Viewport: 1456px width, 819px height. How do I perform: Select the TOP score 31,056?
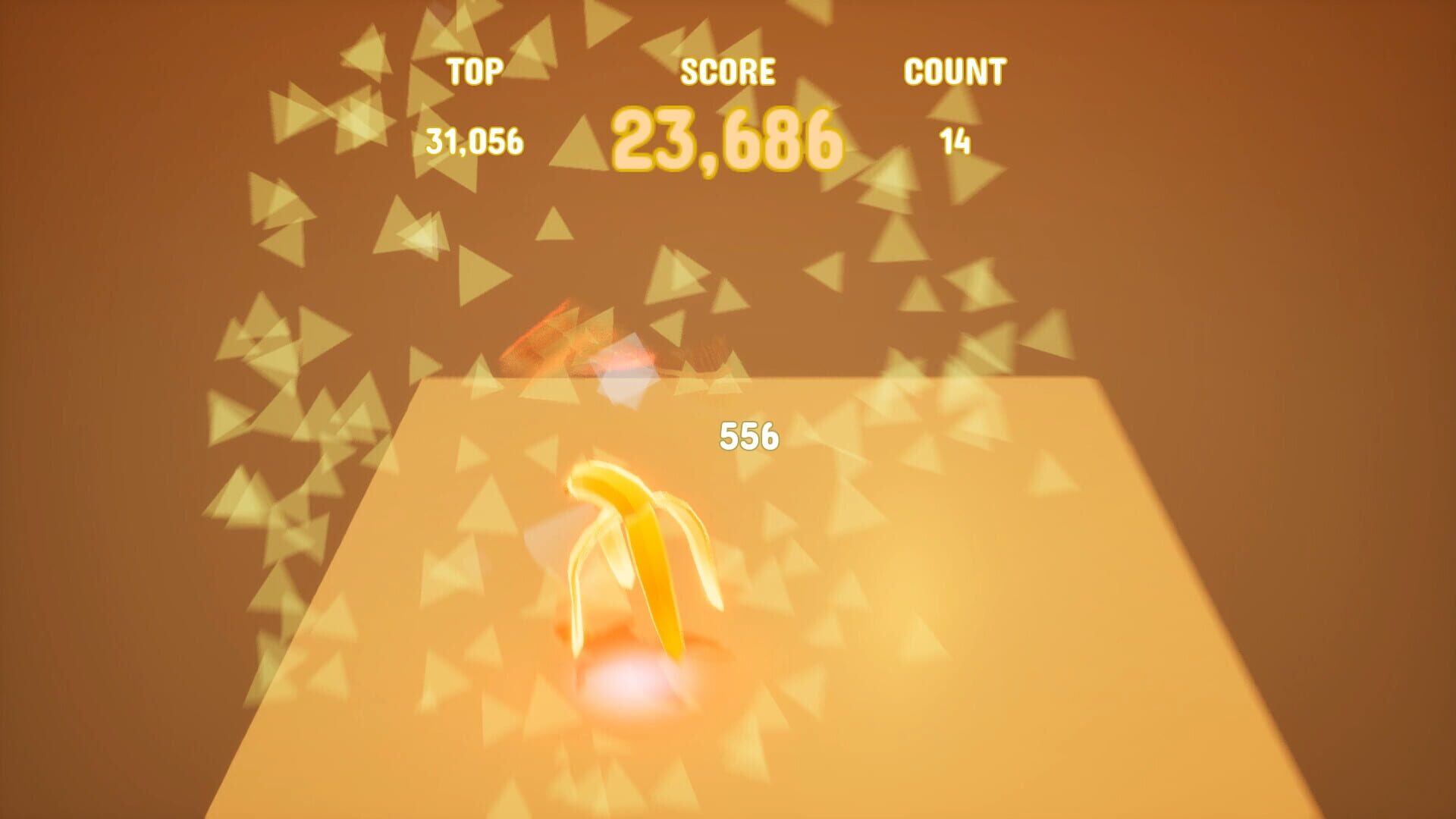click(476, 140)
